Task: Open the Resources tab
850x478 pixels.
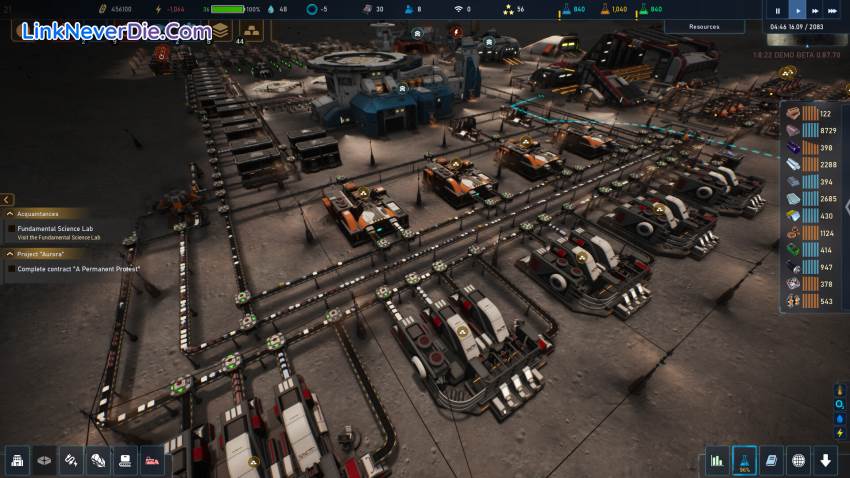Action: point(704,26)
